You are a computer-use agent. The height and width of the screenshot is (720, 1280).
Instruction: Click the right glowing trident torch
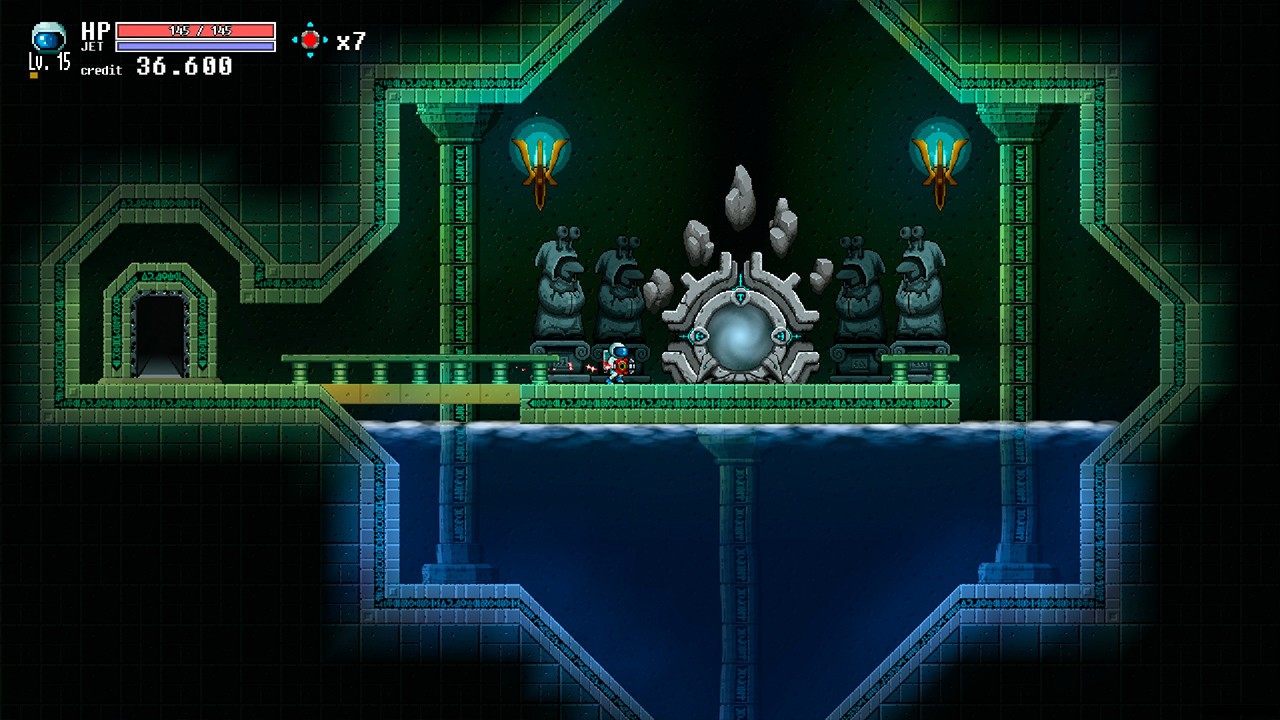pyautogui.click(x=940, y=160)
